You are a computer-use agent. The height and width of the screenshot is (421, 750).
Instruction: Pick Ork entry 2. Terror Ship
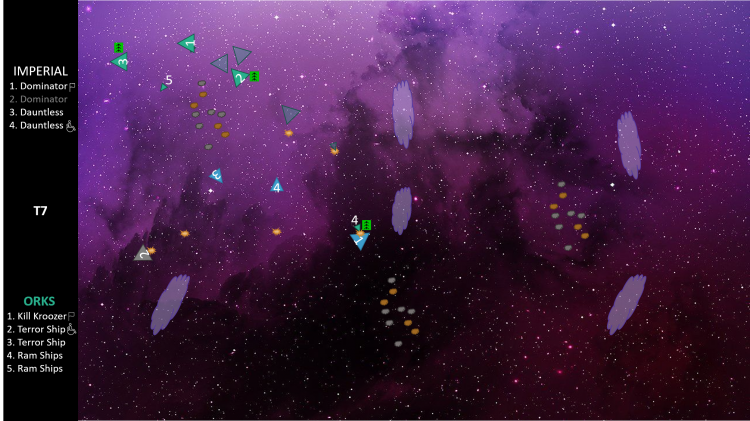36,329
